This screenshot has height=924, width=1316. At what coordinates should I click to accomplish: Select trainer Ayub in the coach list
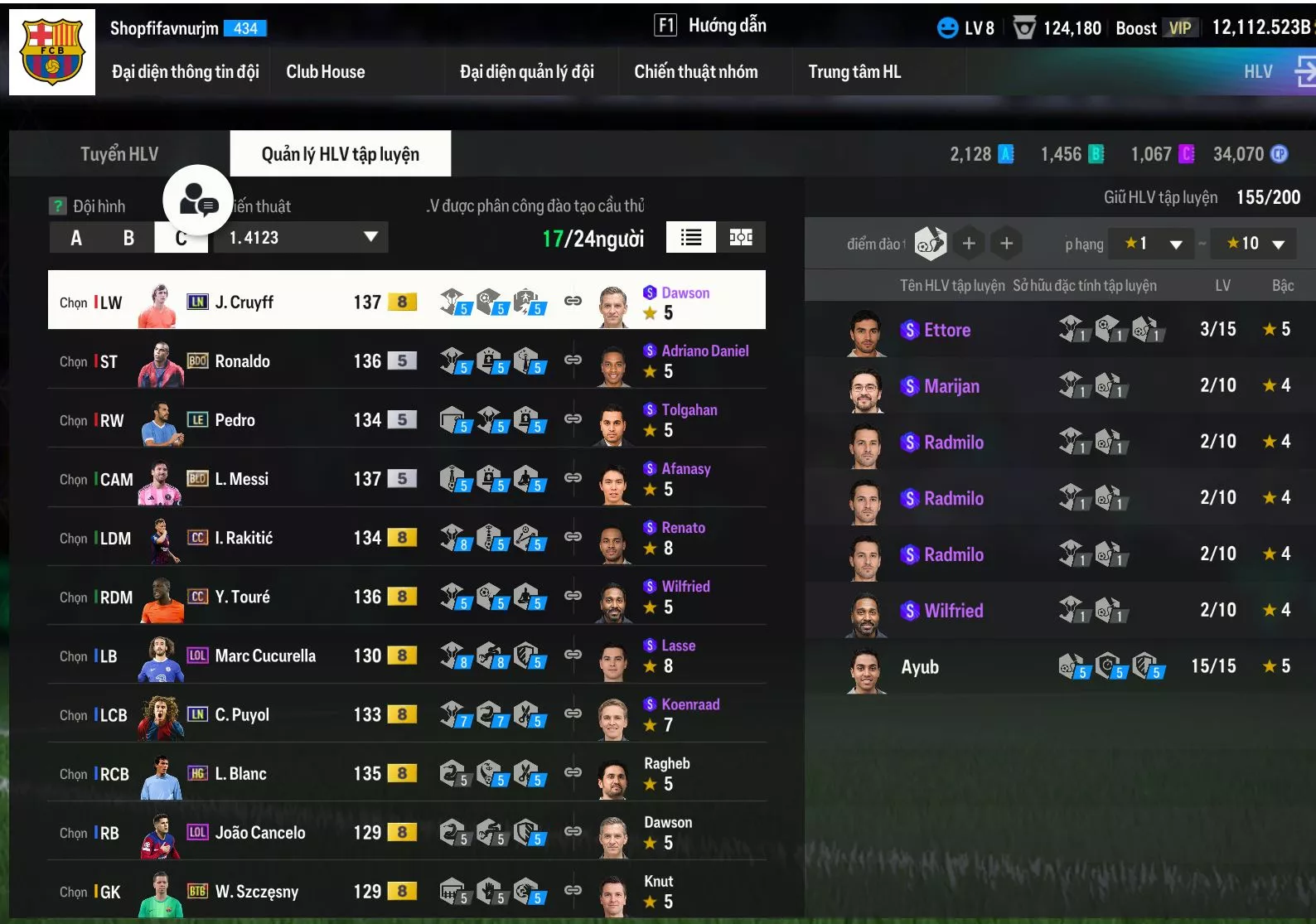(x=920, y=667)
